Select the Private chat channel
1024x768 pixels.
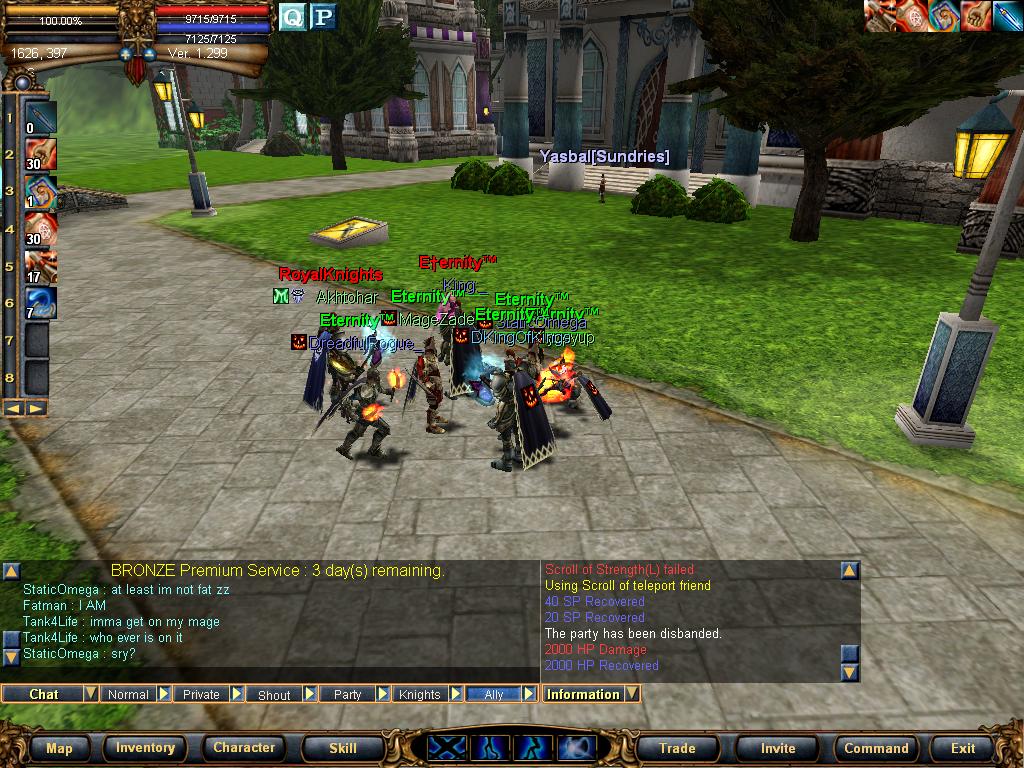(x=201, y=694)
